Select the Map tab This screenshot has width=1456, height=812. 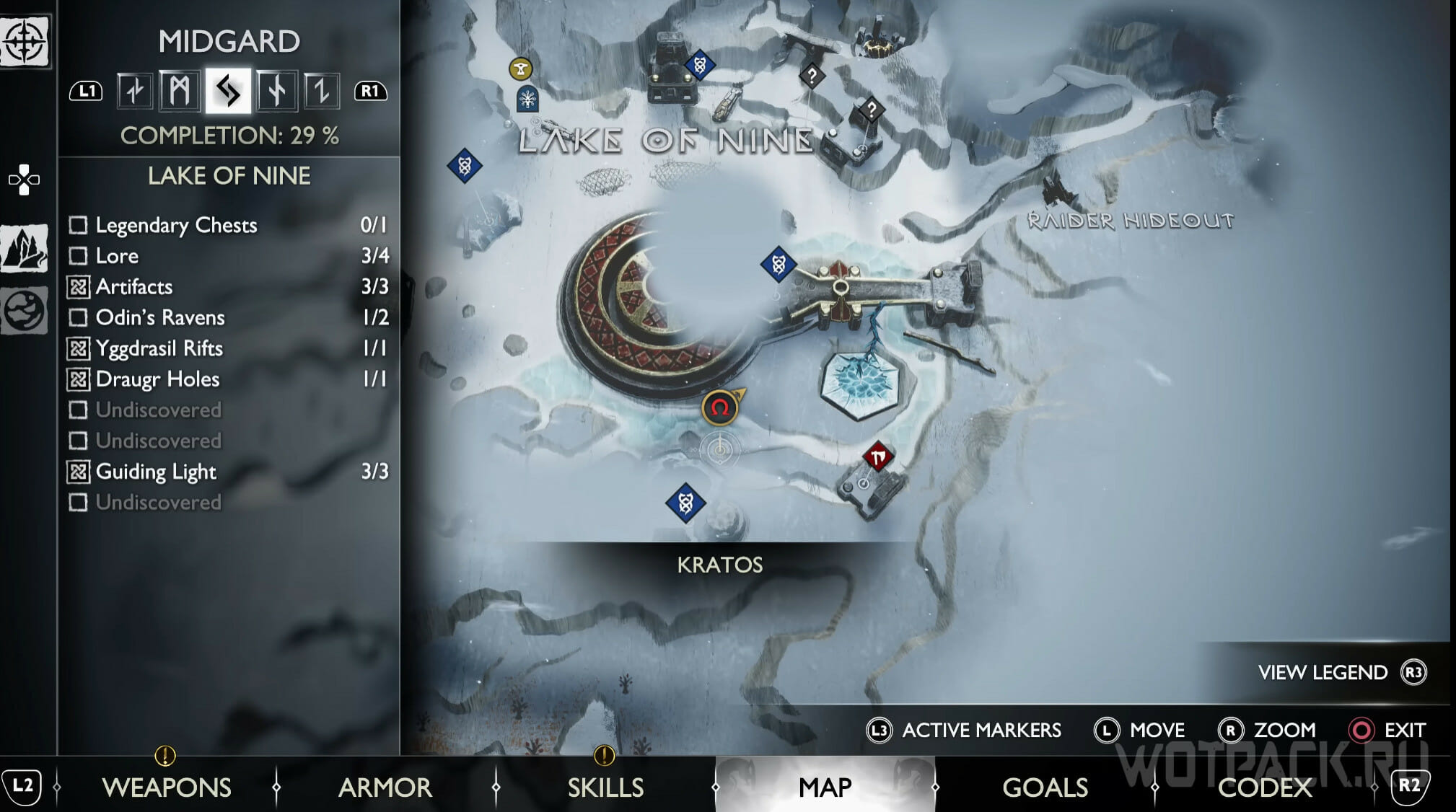point(825,787)
